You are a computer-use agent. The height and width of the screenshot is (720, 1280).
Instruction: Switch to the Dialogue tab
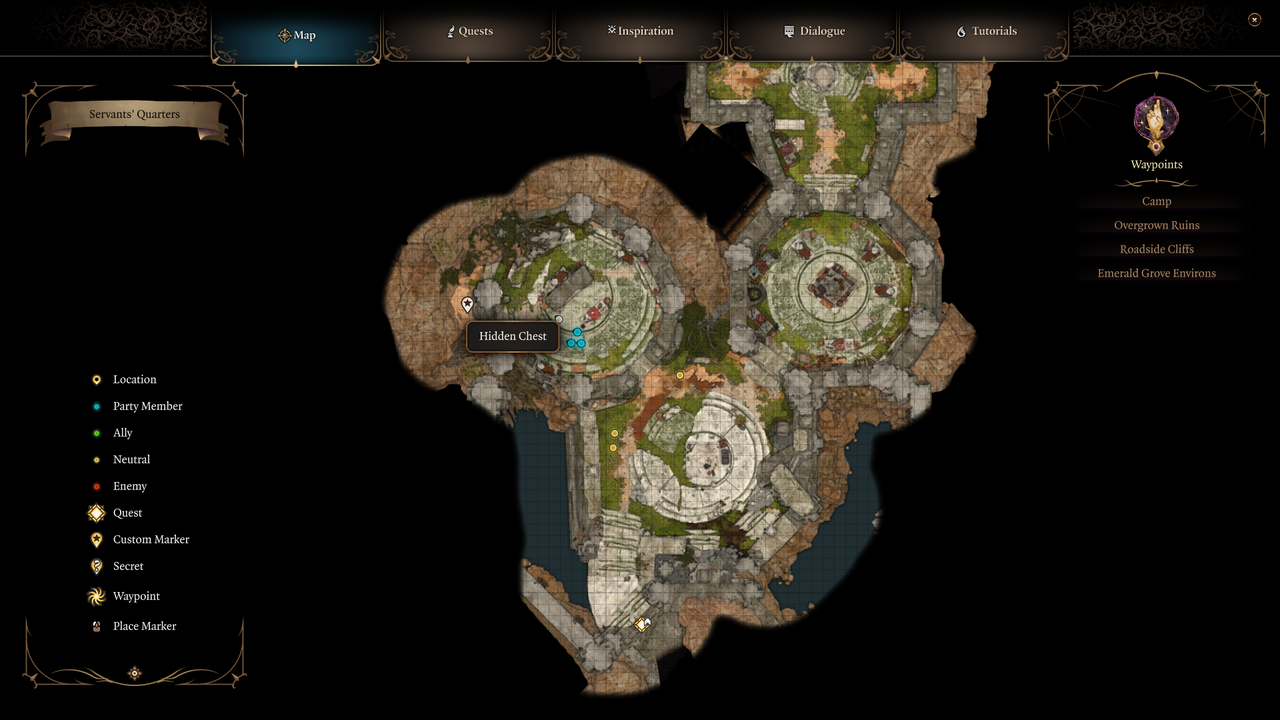814,31
